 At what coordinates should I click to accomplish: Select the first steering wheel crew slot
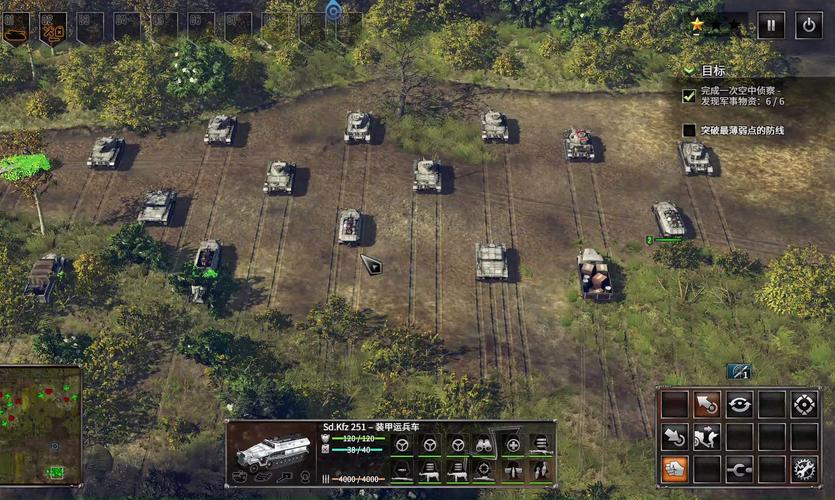click(401, 445)
